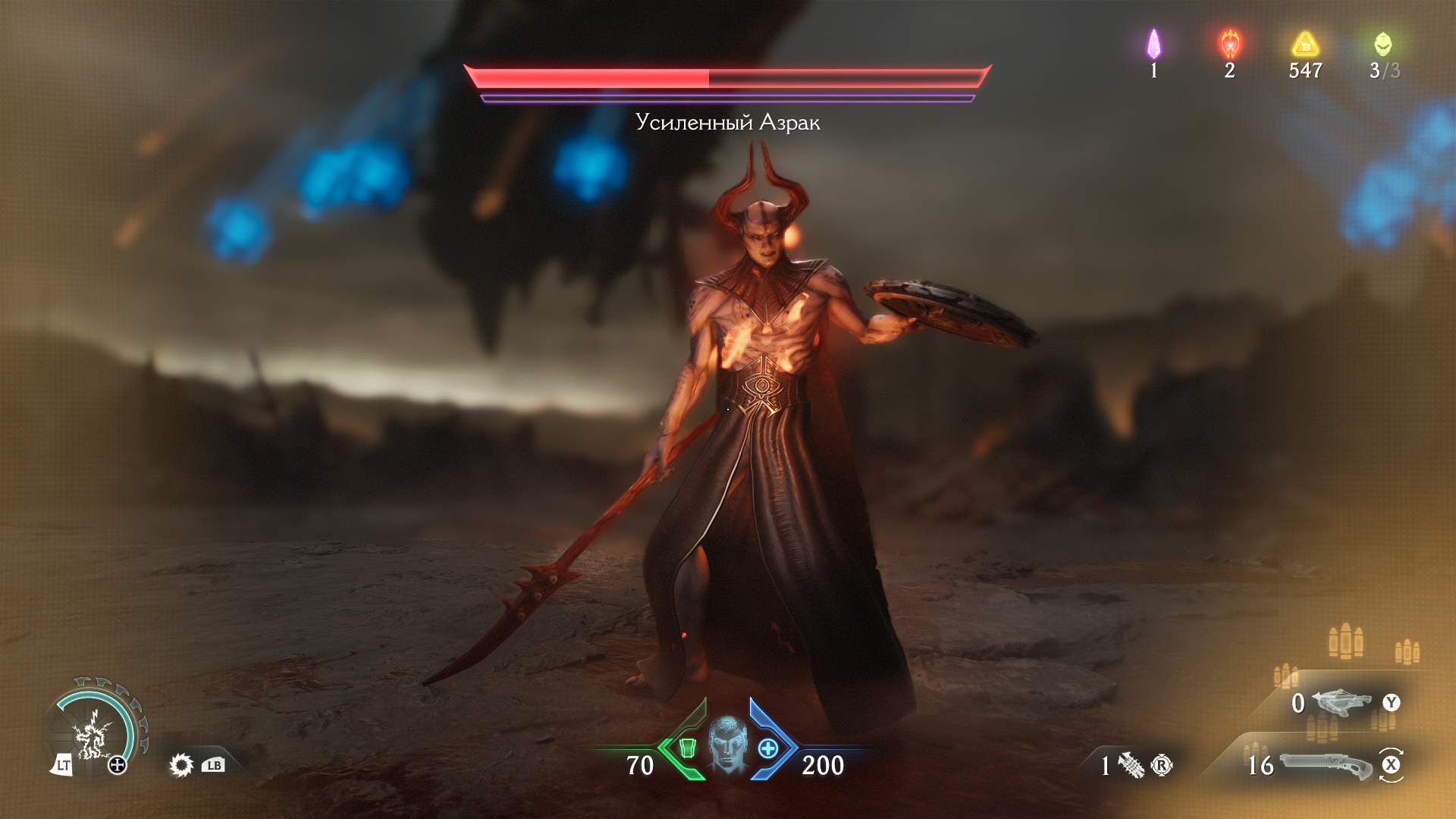The image size is (1456, 819).
Task: Click the red demonic heart icon
Action: [1229, 45]
